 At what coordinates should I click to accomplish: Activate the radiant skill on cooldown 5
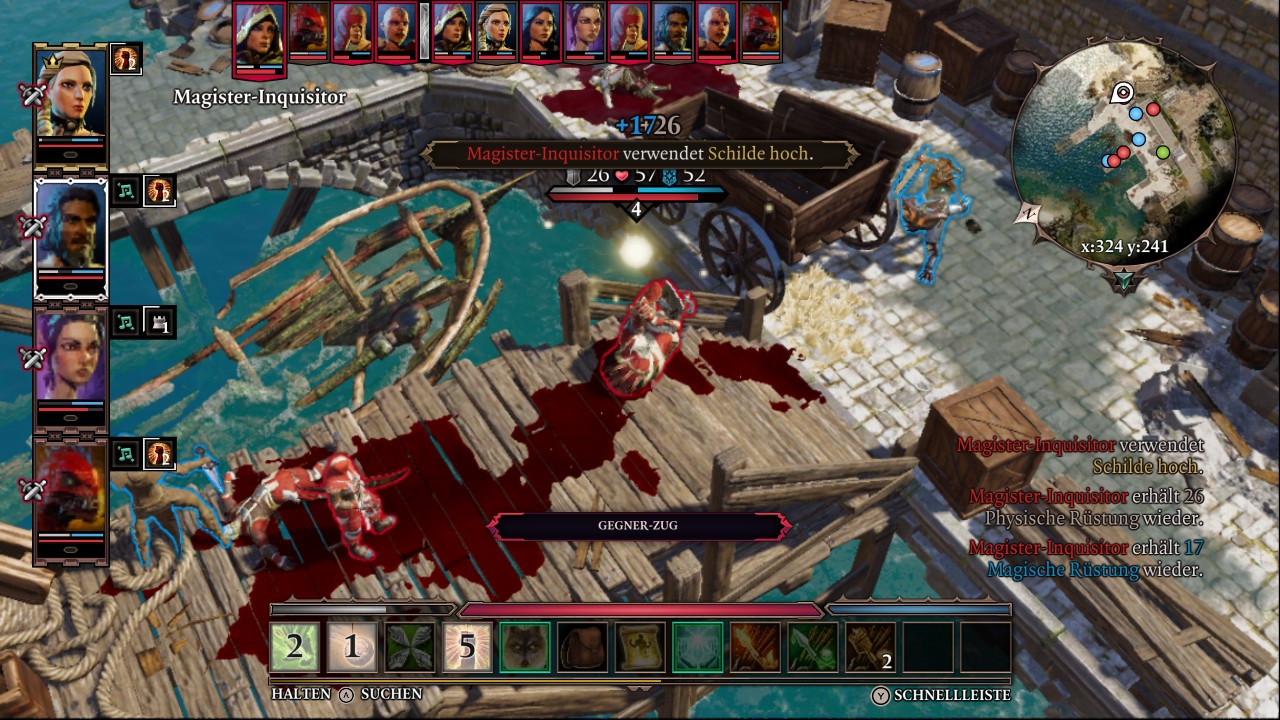(x=468, y=647)
